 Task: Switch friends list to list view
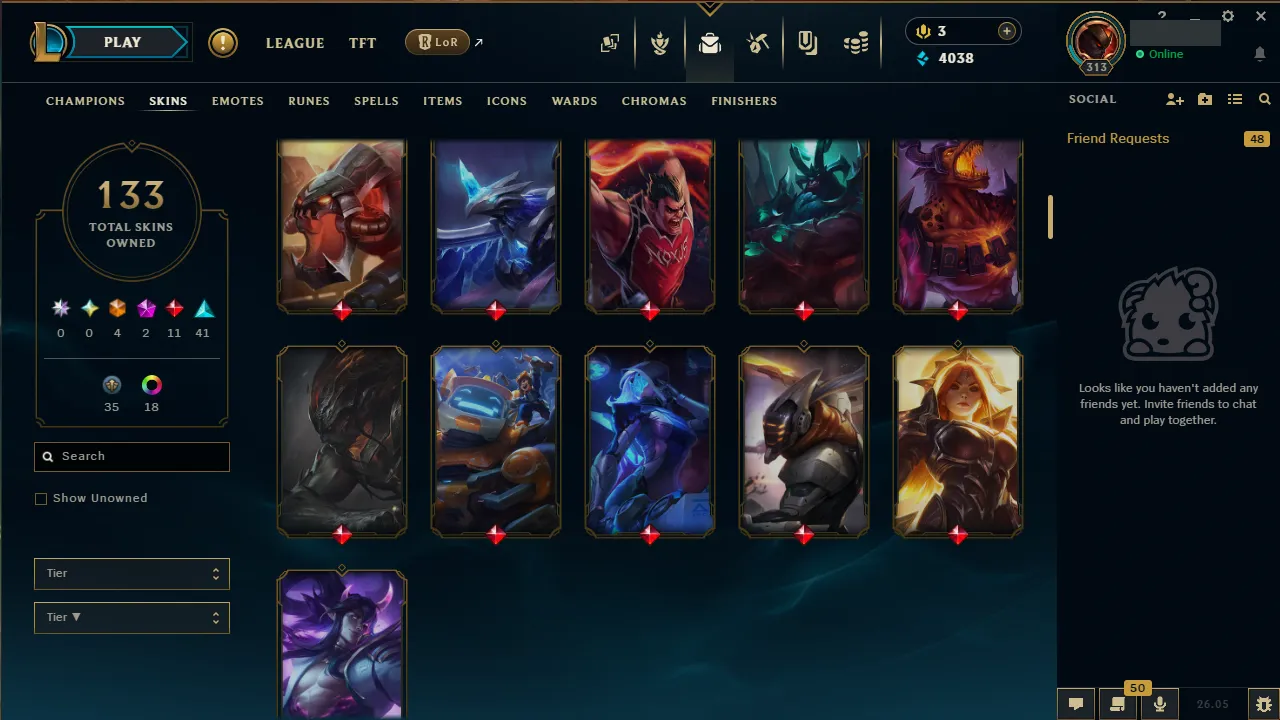pyautogui.click(x=1235, y=99)
